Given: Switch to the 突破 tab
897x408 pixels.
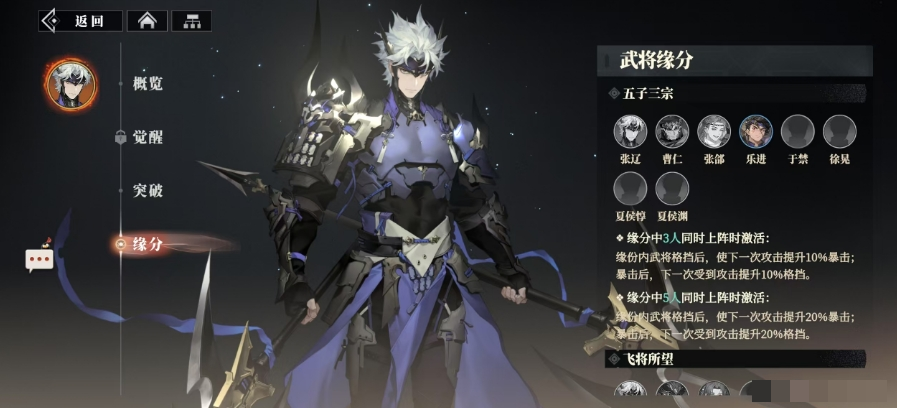Looking at the screenshot, I should tap(148, 190).
